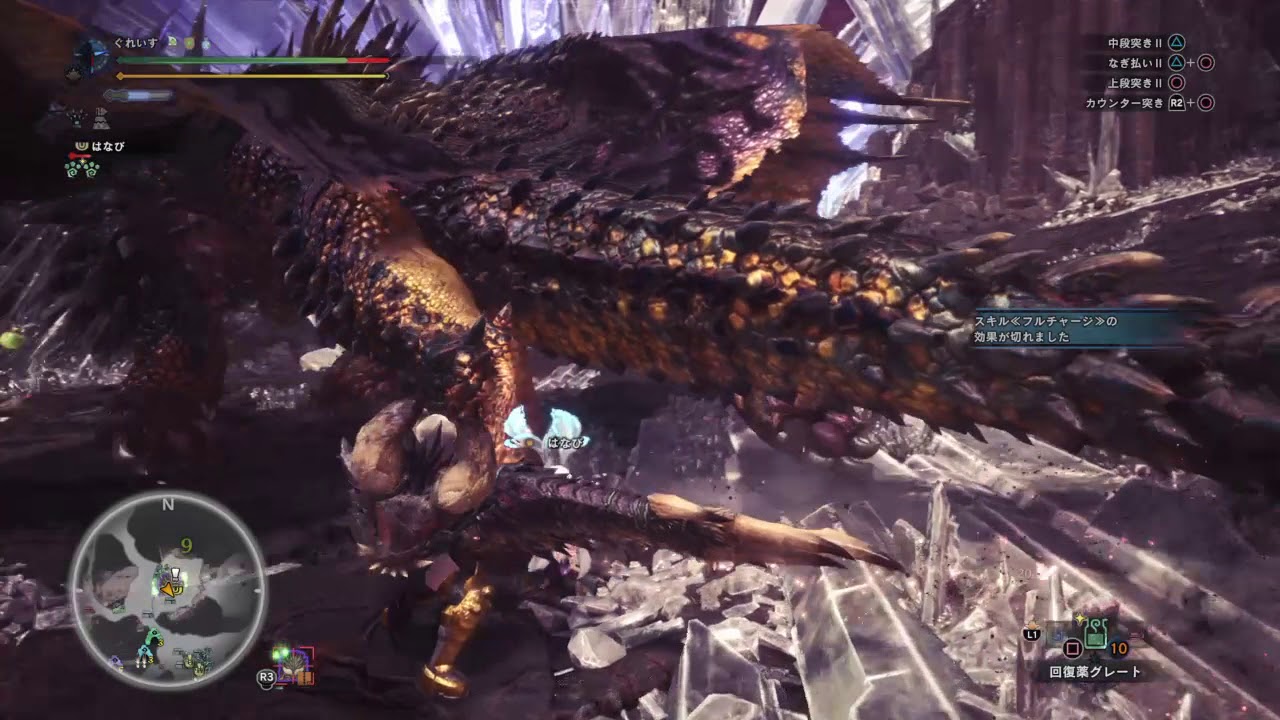This screenshot has width=1280, height=720.
Task: Select the slinger ammo icon
Action: [292, 664]
